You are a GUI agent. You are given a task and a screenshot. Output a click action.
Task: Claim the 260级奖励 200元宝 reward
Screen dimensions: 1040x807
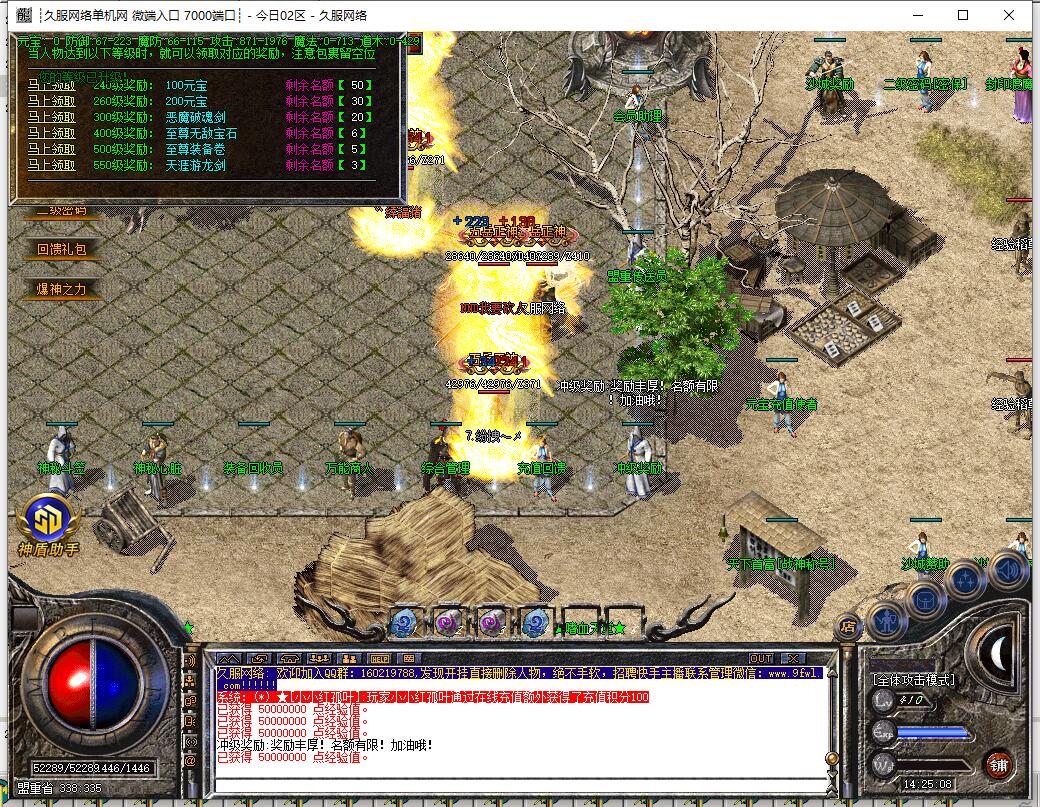click(51, 101)
